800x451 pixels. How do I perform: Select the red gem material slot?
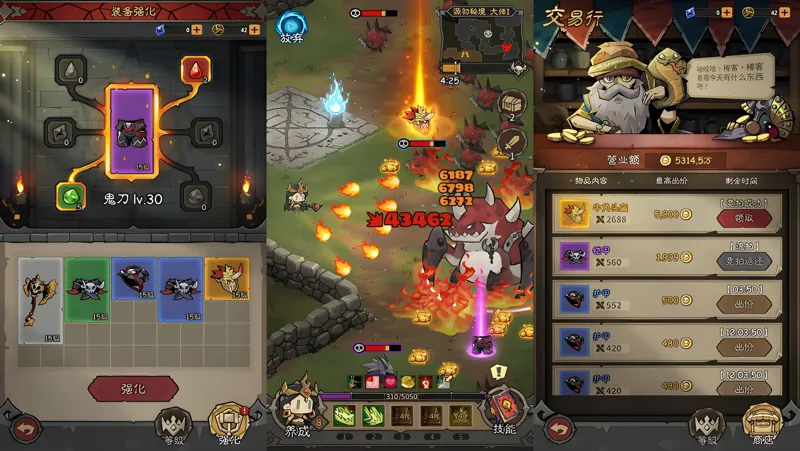[x=194, y=70]
